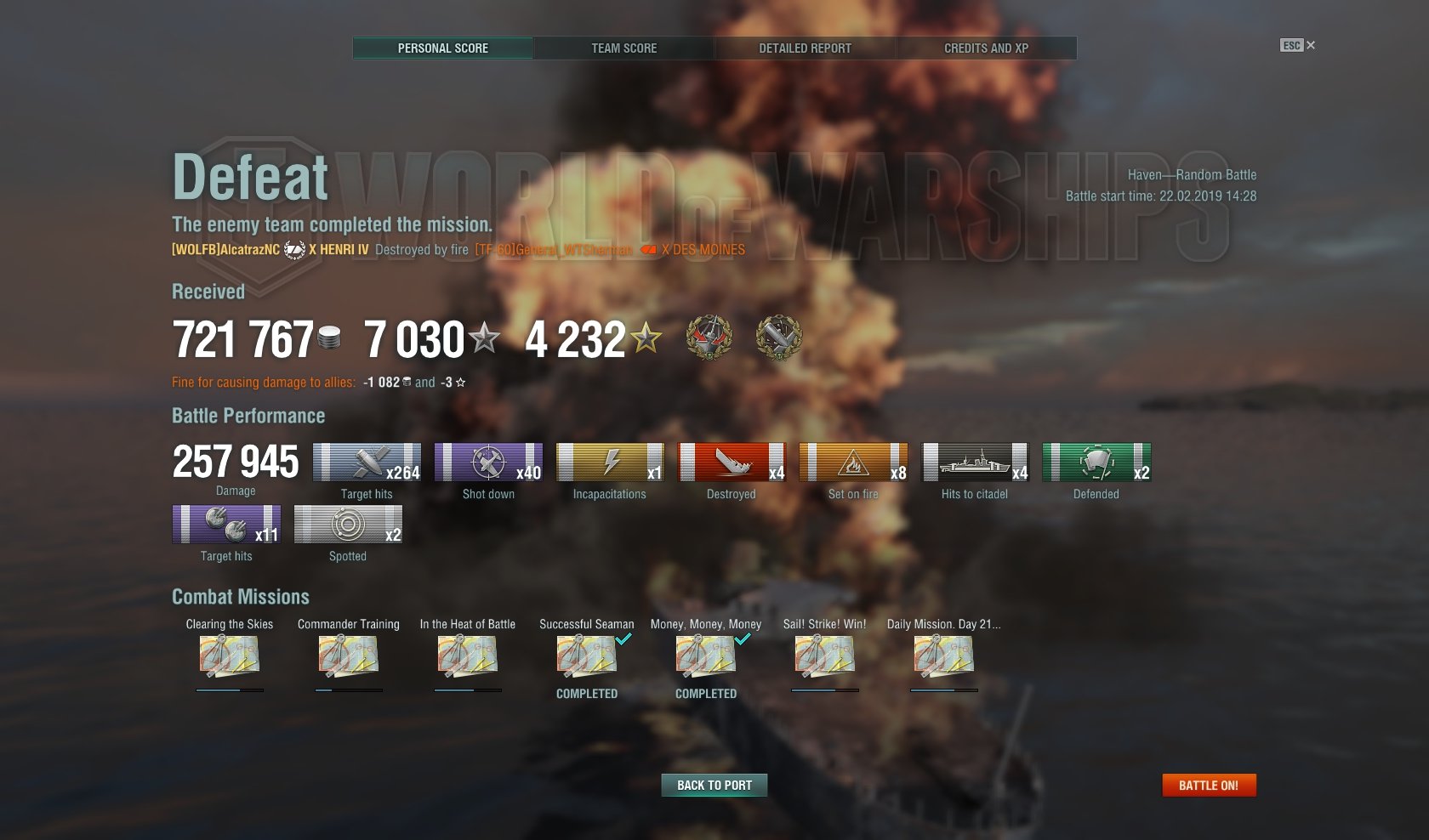The image size is (1429, 840).
Task: Close the results screen with ESC X
Action: tap(1298, 46)
